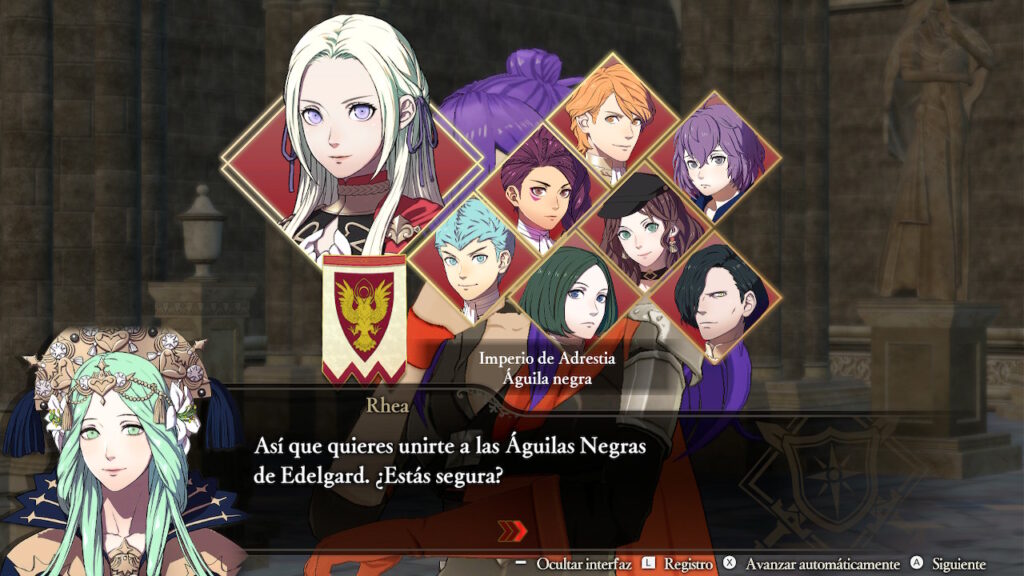Advance dialogue with the red arrow indicator
This screenshot has height=576, width=1024.
point(512,531)
